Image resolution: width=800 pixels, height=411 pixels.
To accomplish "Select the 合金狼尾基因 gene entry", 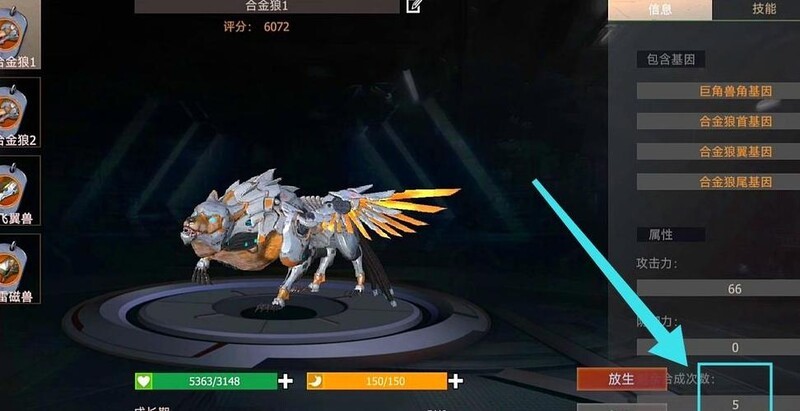I will pos(735,182).
